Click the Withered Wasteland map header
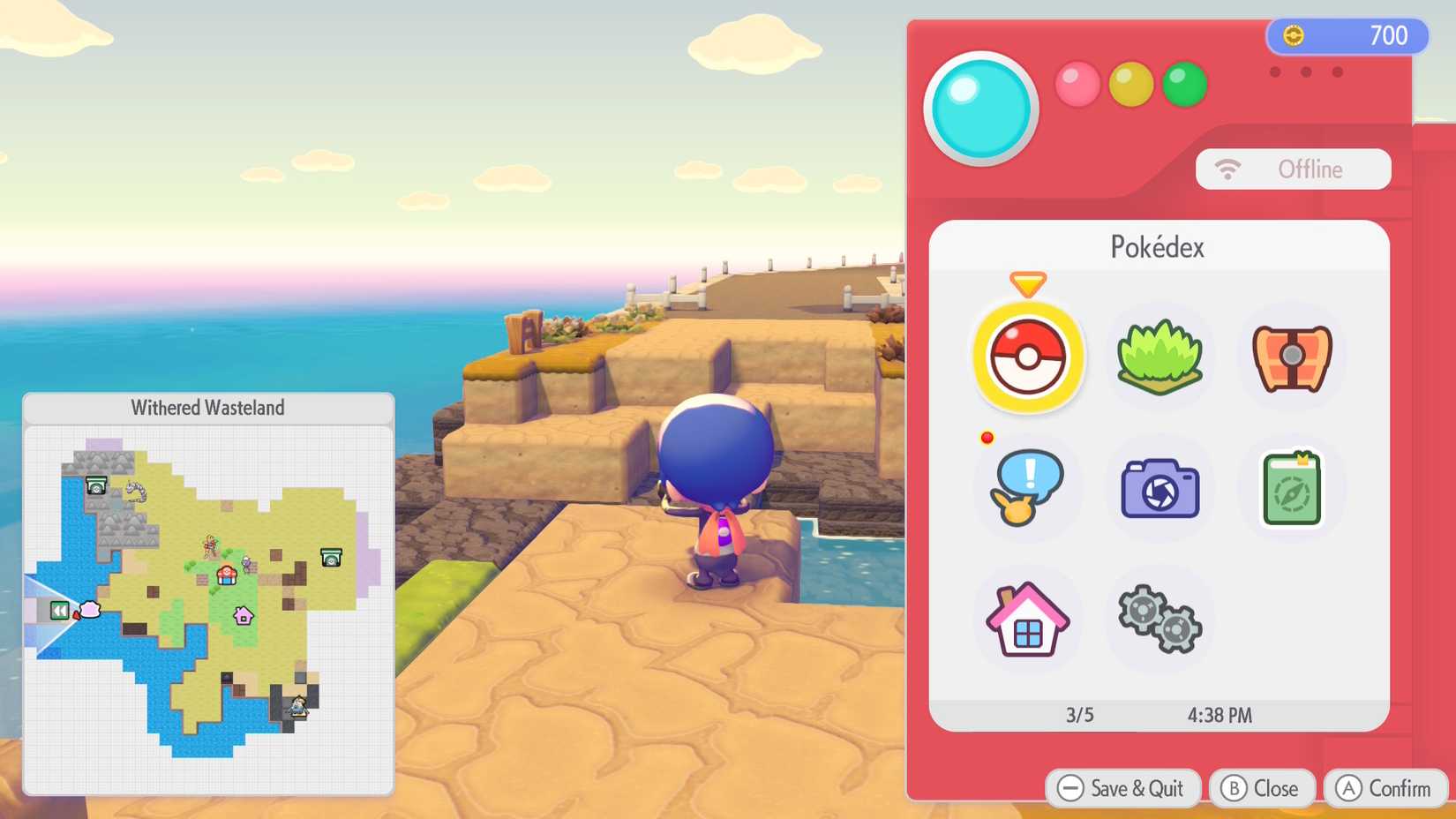This screenshot has width=1456, height=819. tap(208, 408)
